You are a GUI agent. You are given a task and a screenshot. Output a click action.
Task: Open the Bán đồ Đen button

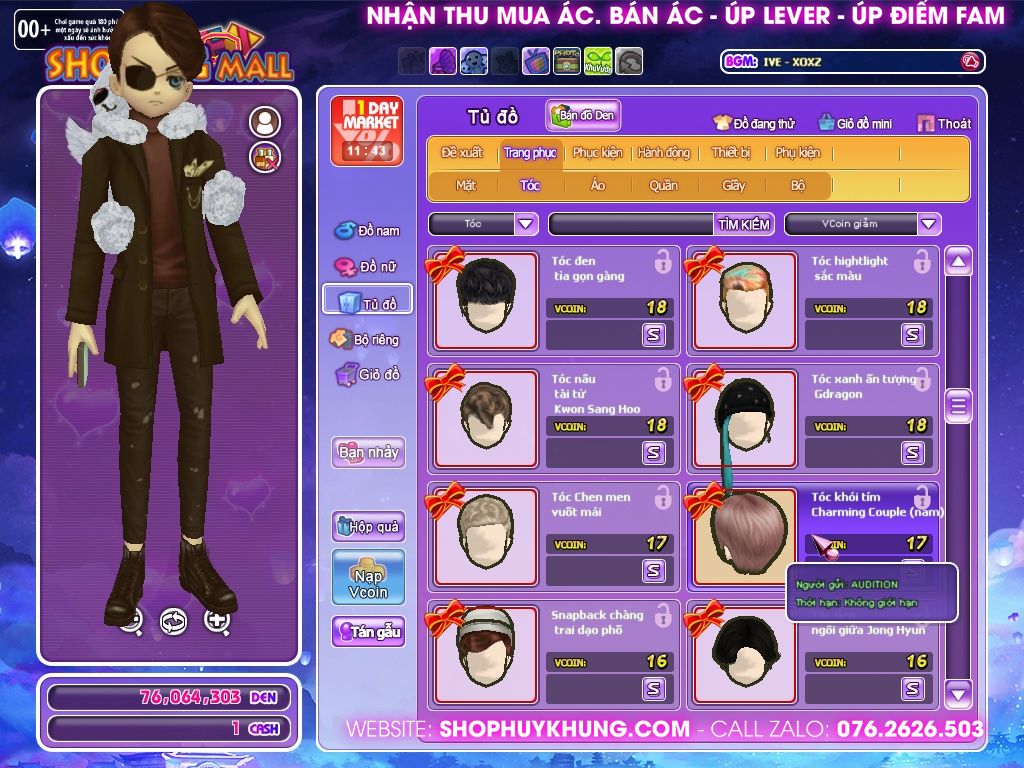(x=583, y=116)
